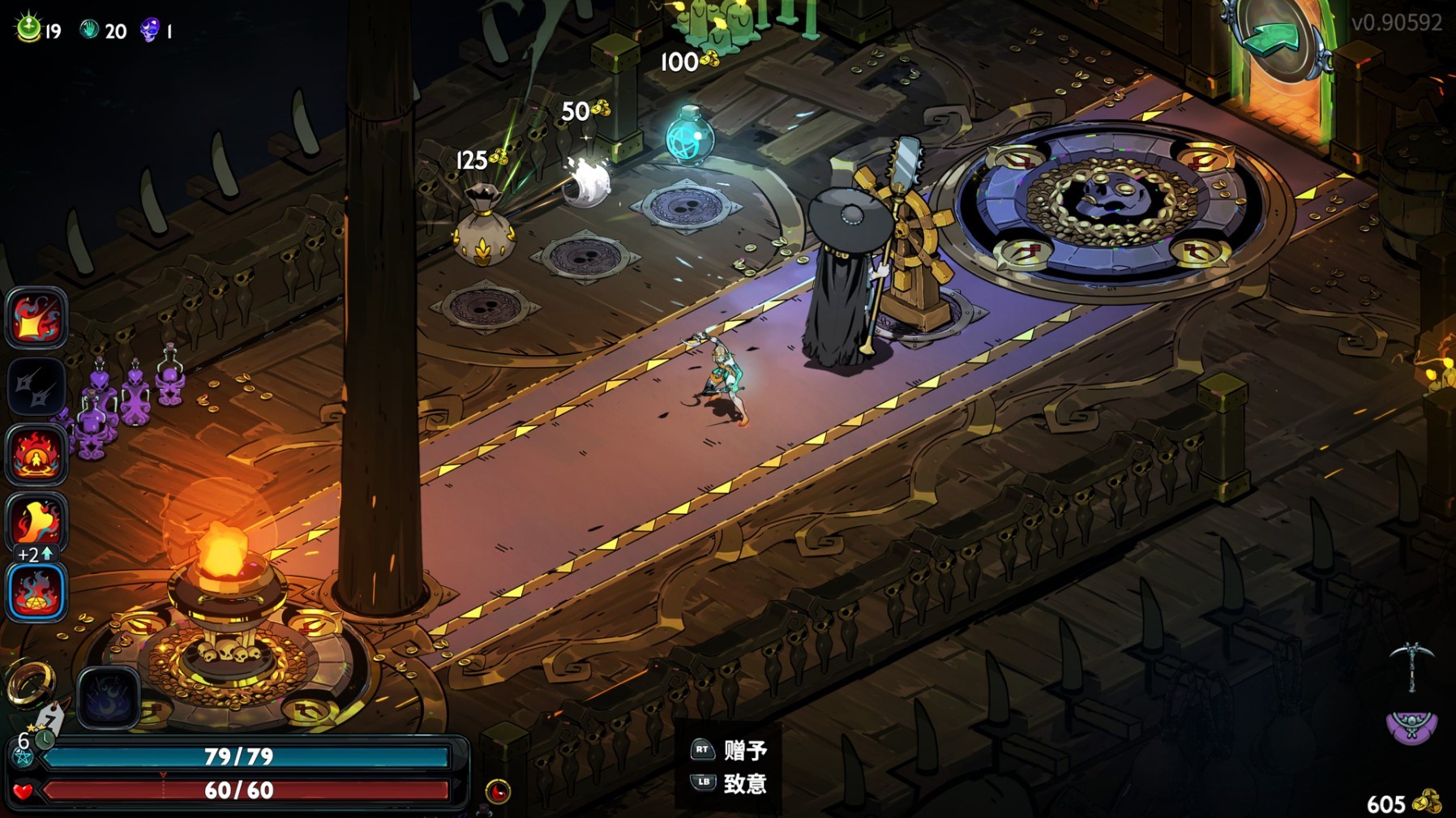
Task: Select the top flame strike boon icon
Action: [x=36, y=319]
